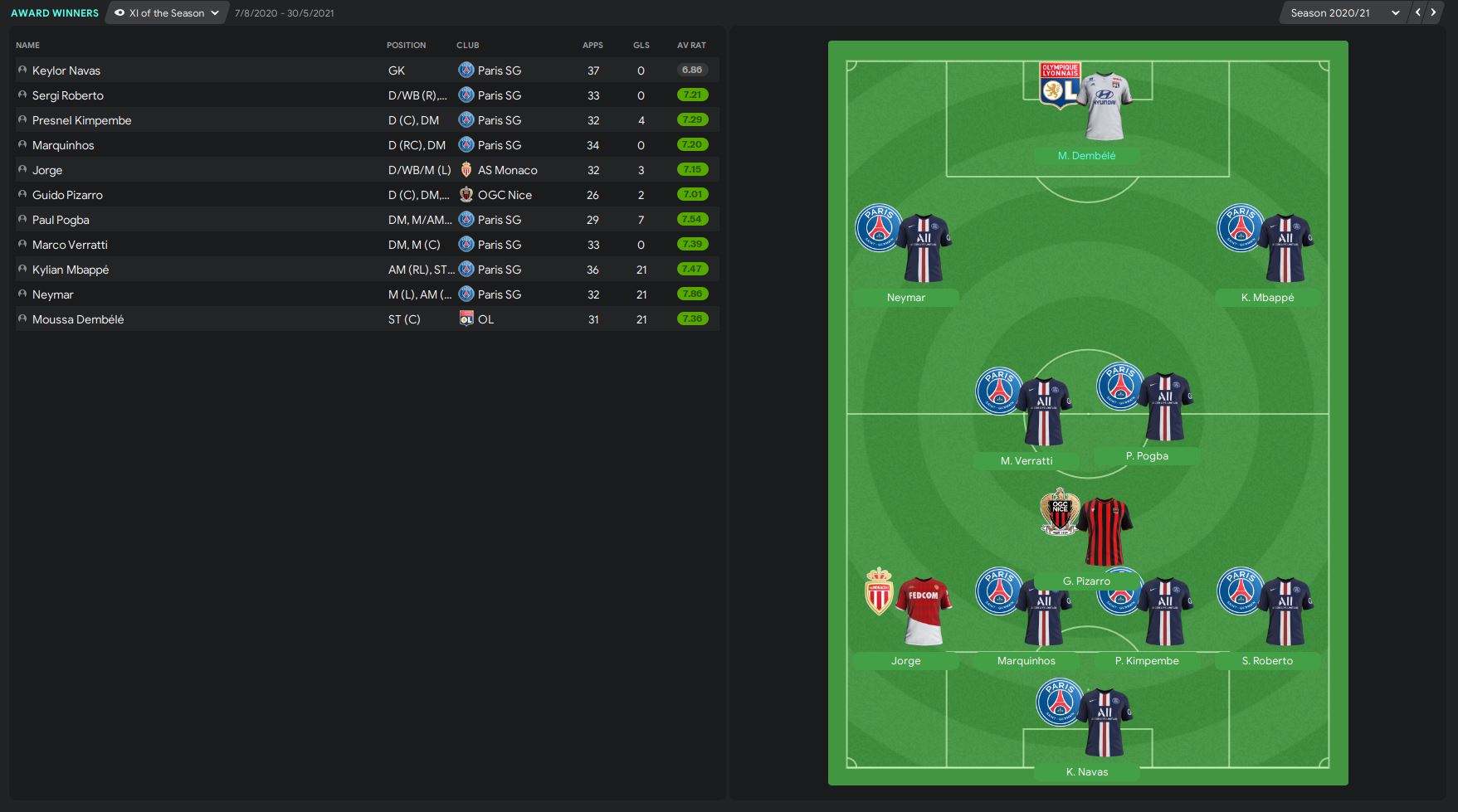
Task: Select Presnel Kimpembe from the list
Action: [x=81, y=120]
